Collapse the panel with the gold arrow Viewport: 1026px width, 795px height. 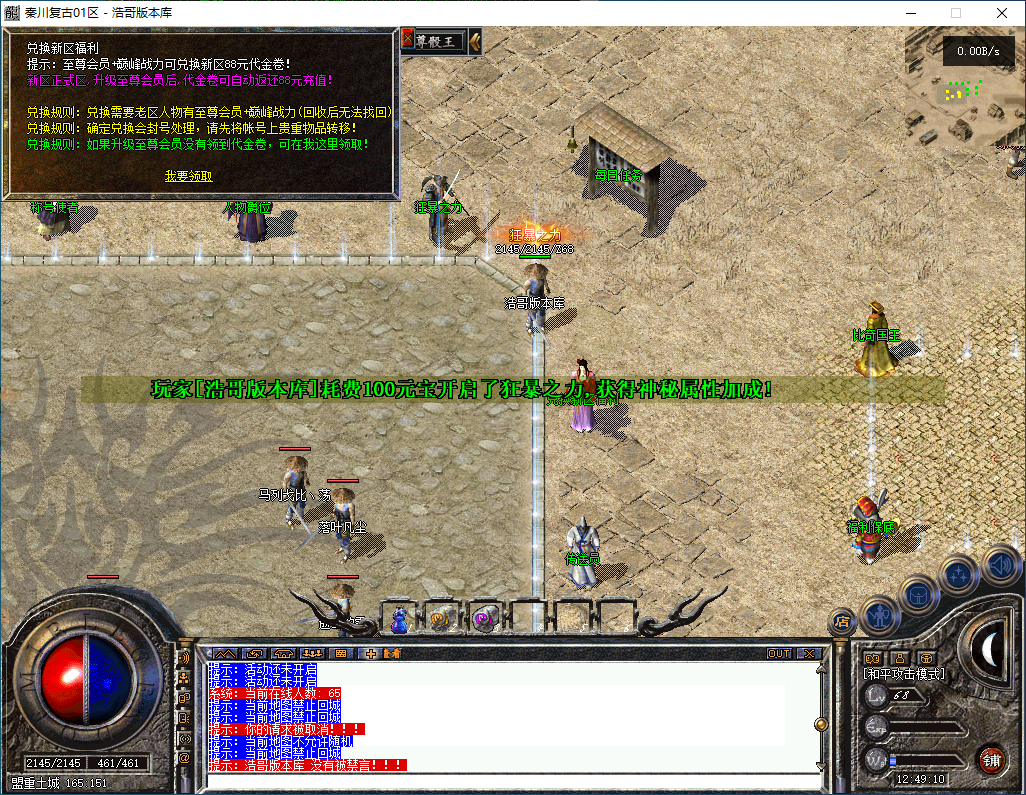(x=475, y=41)
